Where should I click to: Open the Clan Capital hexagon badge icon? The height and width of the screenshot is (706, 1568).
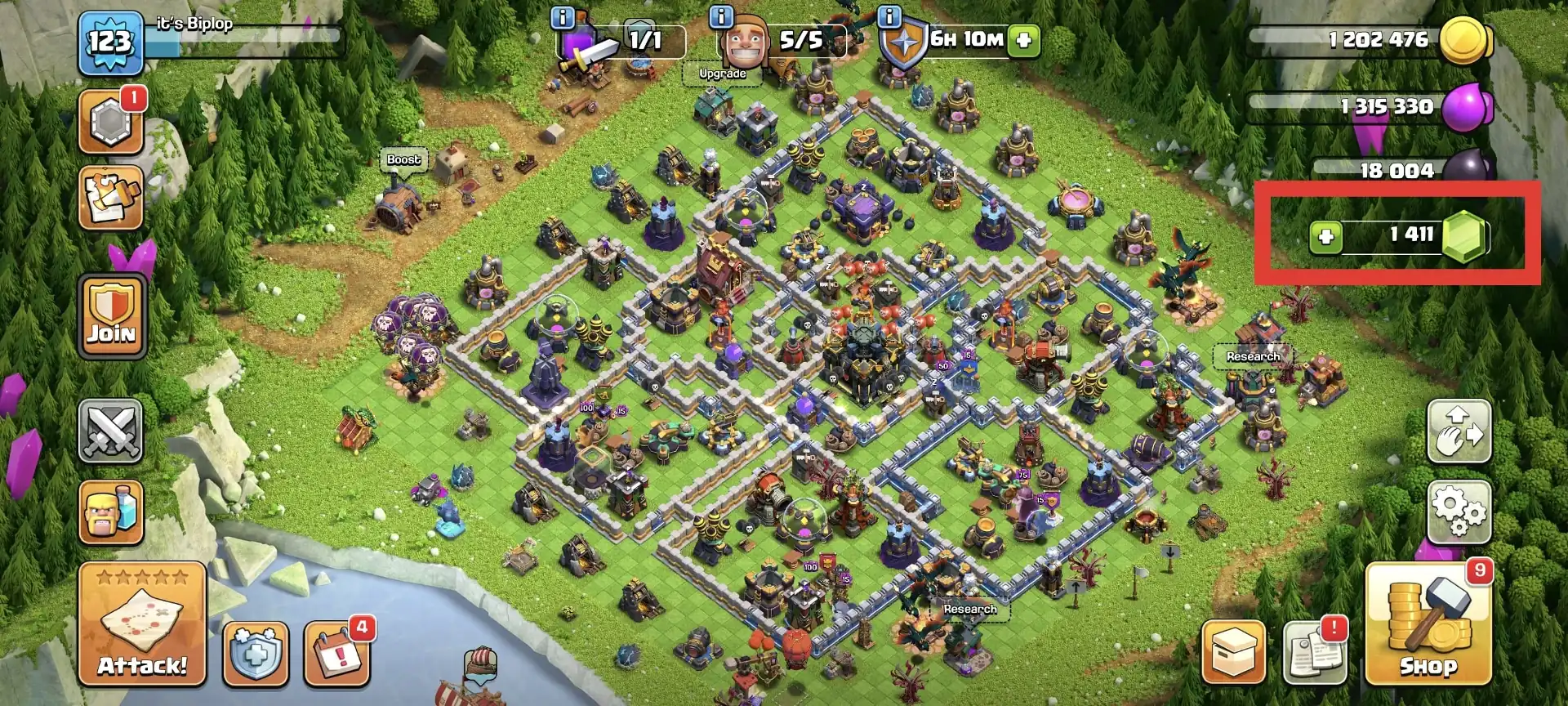[x=111, y=123]
